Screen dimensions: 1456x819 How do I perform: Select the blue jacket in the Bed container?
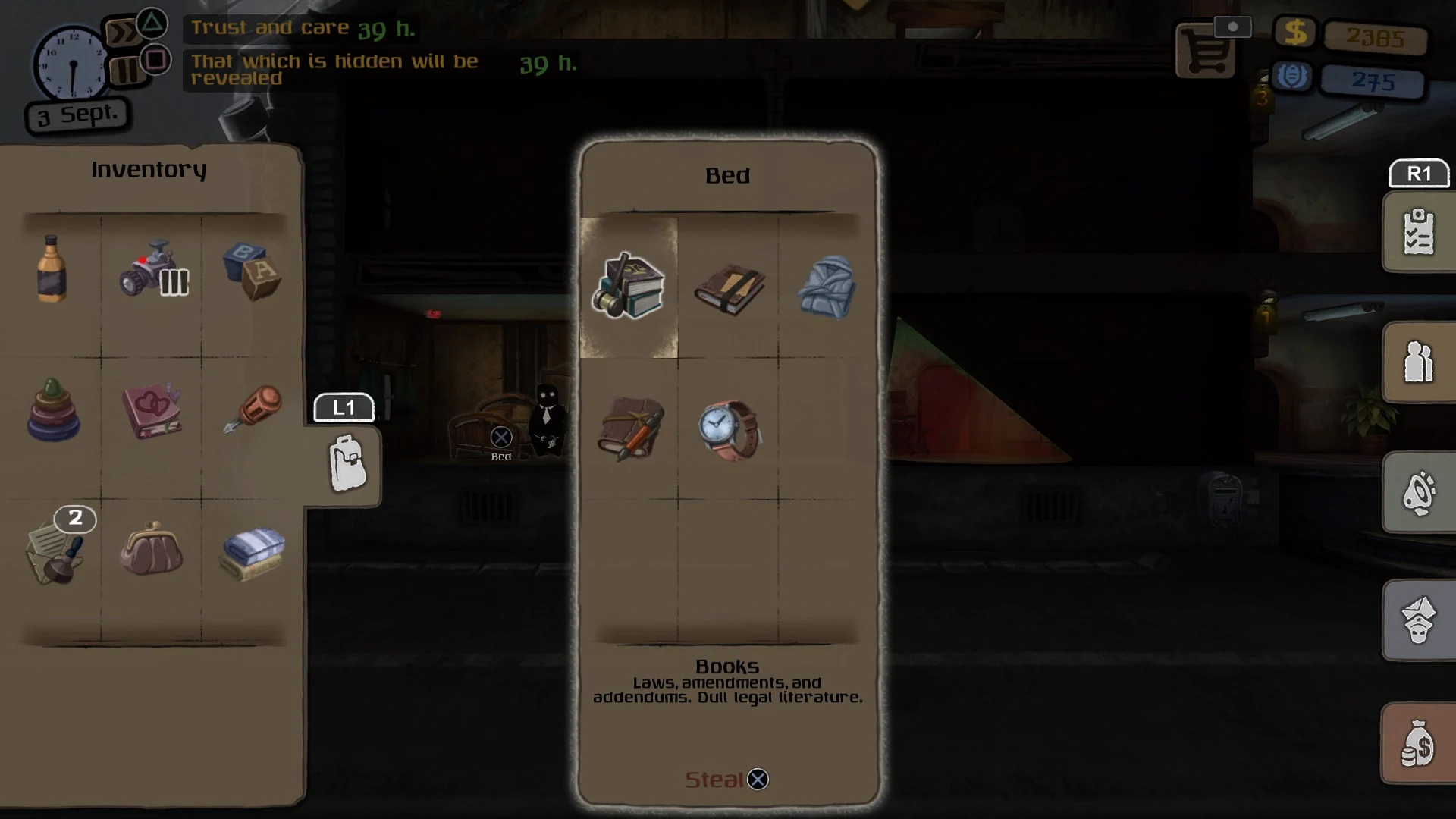point(827,288)
